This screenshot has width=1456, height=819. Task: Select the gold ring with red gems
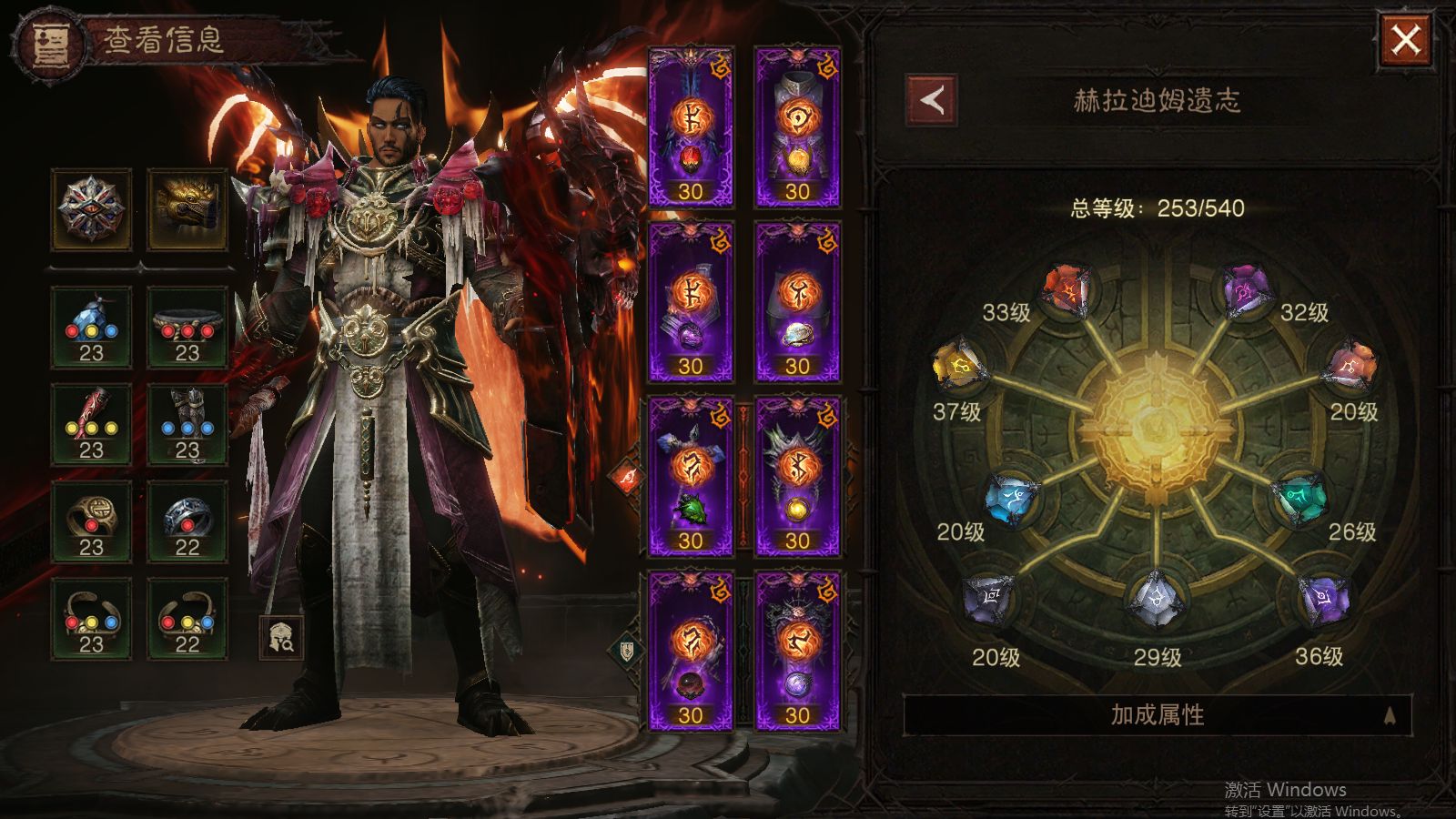pyautogui.click(x=91, y=521)
